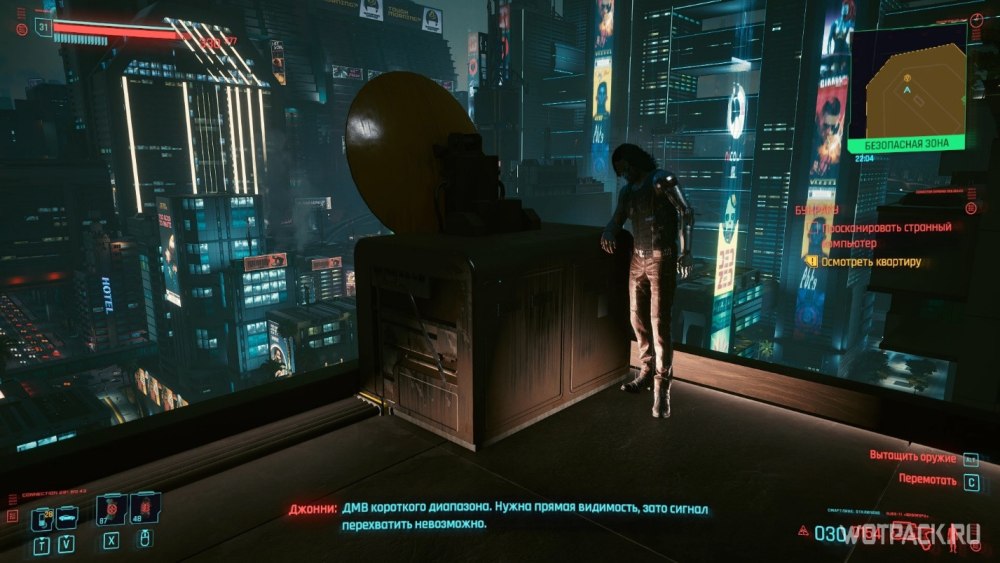
Task: Select the grenade gadget slot showing 48
Action: [144, 508]
